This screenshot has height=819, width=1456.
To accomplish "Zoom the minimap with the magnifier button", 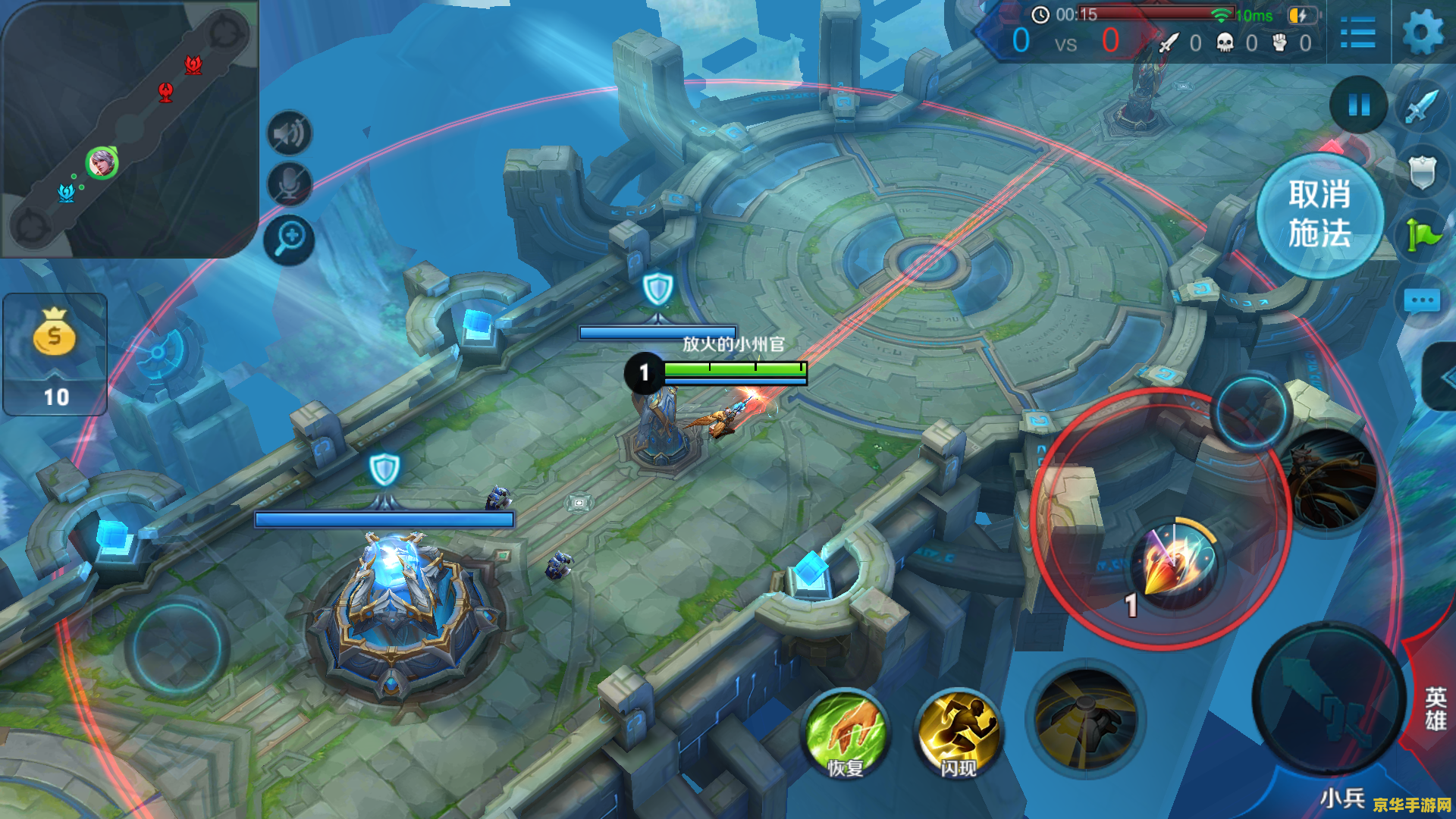I will [x=290, y=240].
